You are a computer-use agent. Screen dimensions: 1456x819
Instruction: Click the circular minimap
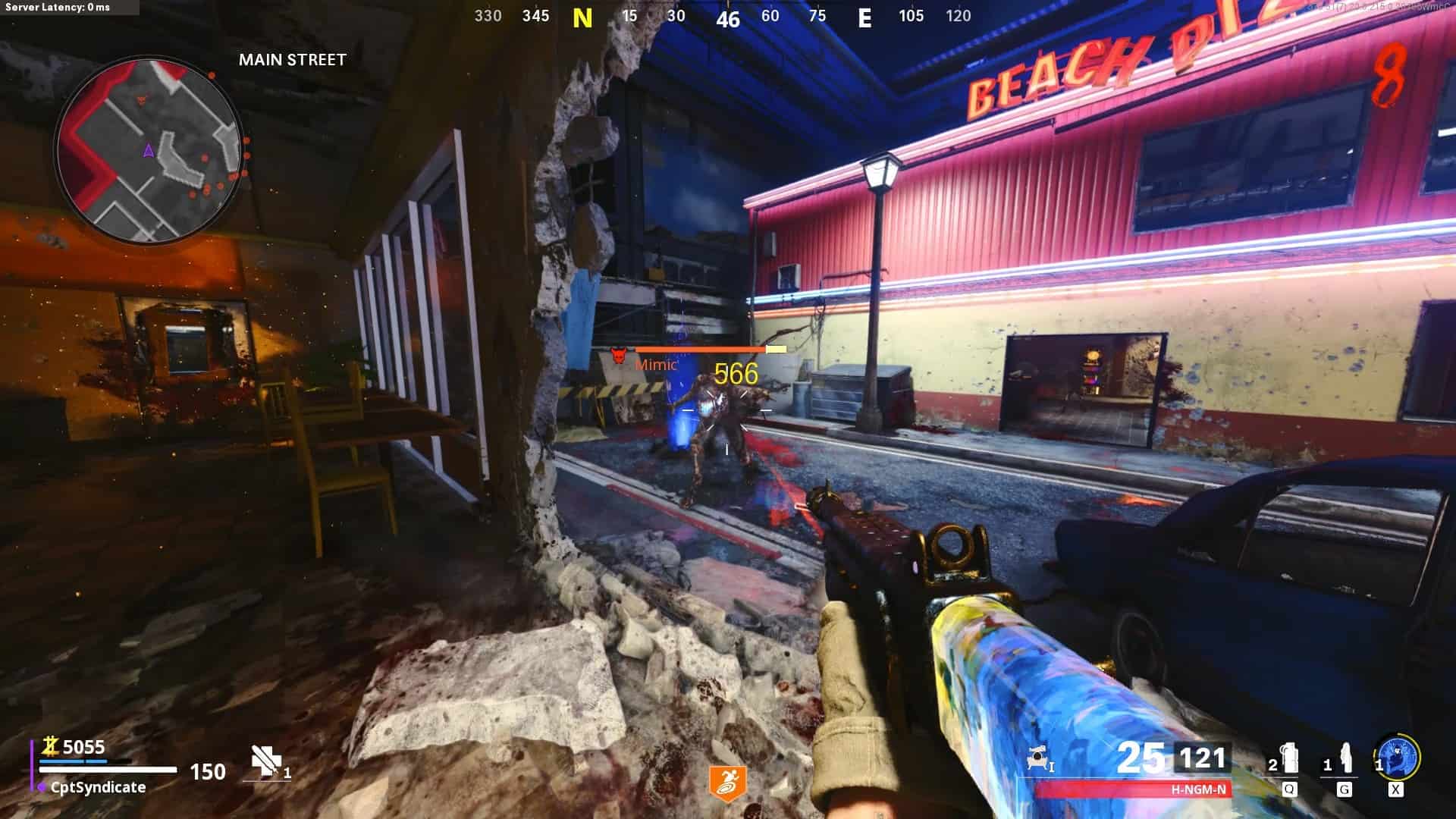[149, 152]
